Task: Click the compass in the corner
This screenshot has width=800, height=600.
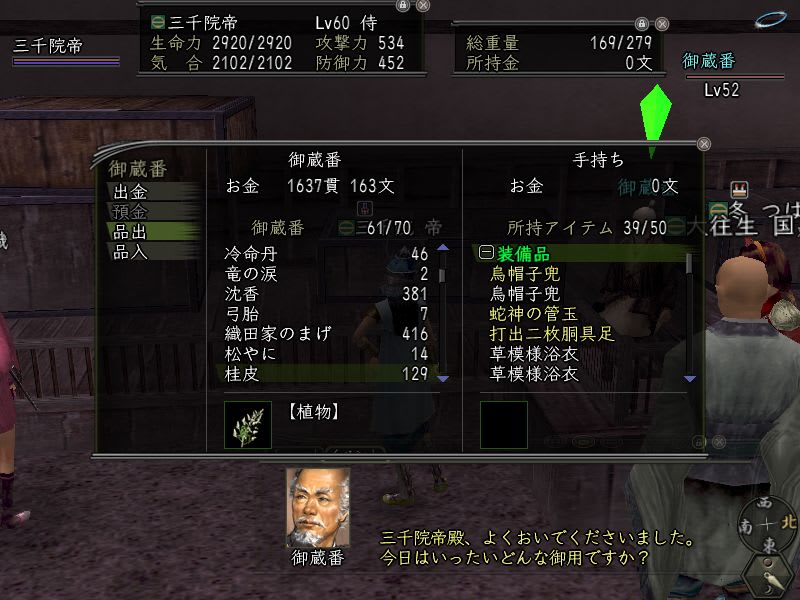Action: tap(763, 525)
